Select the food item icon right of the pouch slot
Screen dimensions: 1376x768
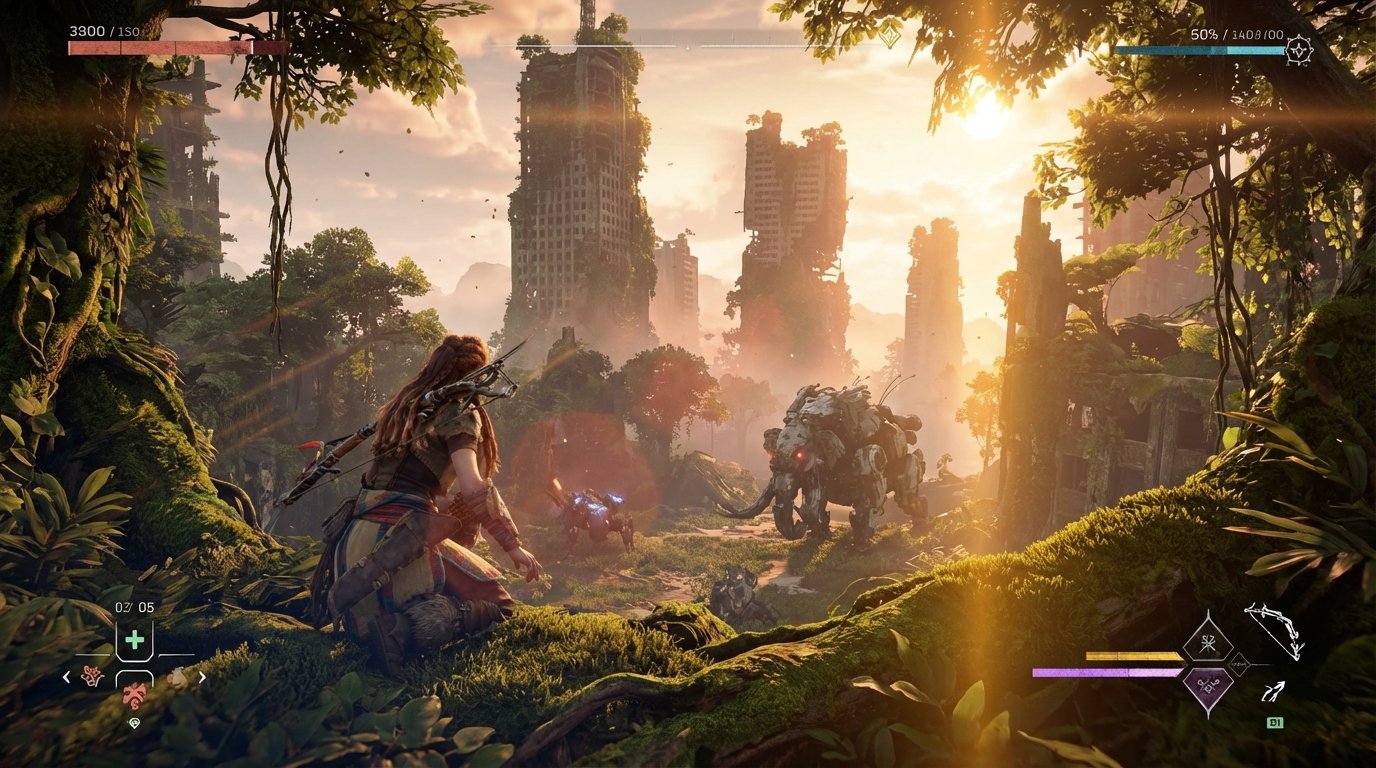coord(177,676)
